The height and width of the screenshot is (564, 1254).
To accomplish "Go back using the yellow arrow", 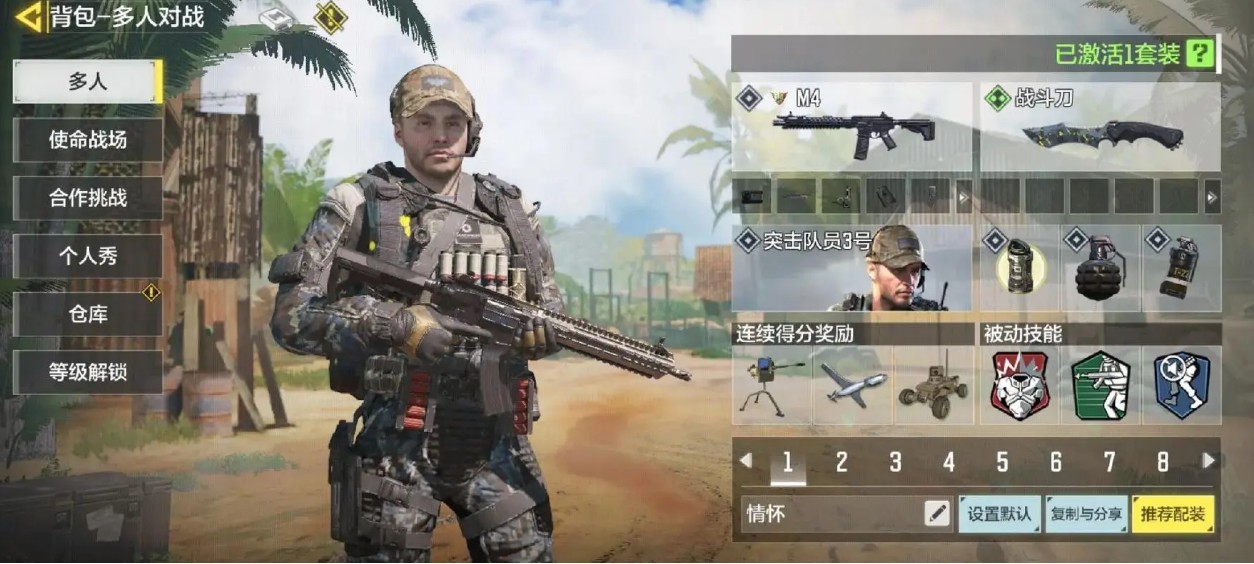I will 29,17.
